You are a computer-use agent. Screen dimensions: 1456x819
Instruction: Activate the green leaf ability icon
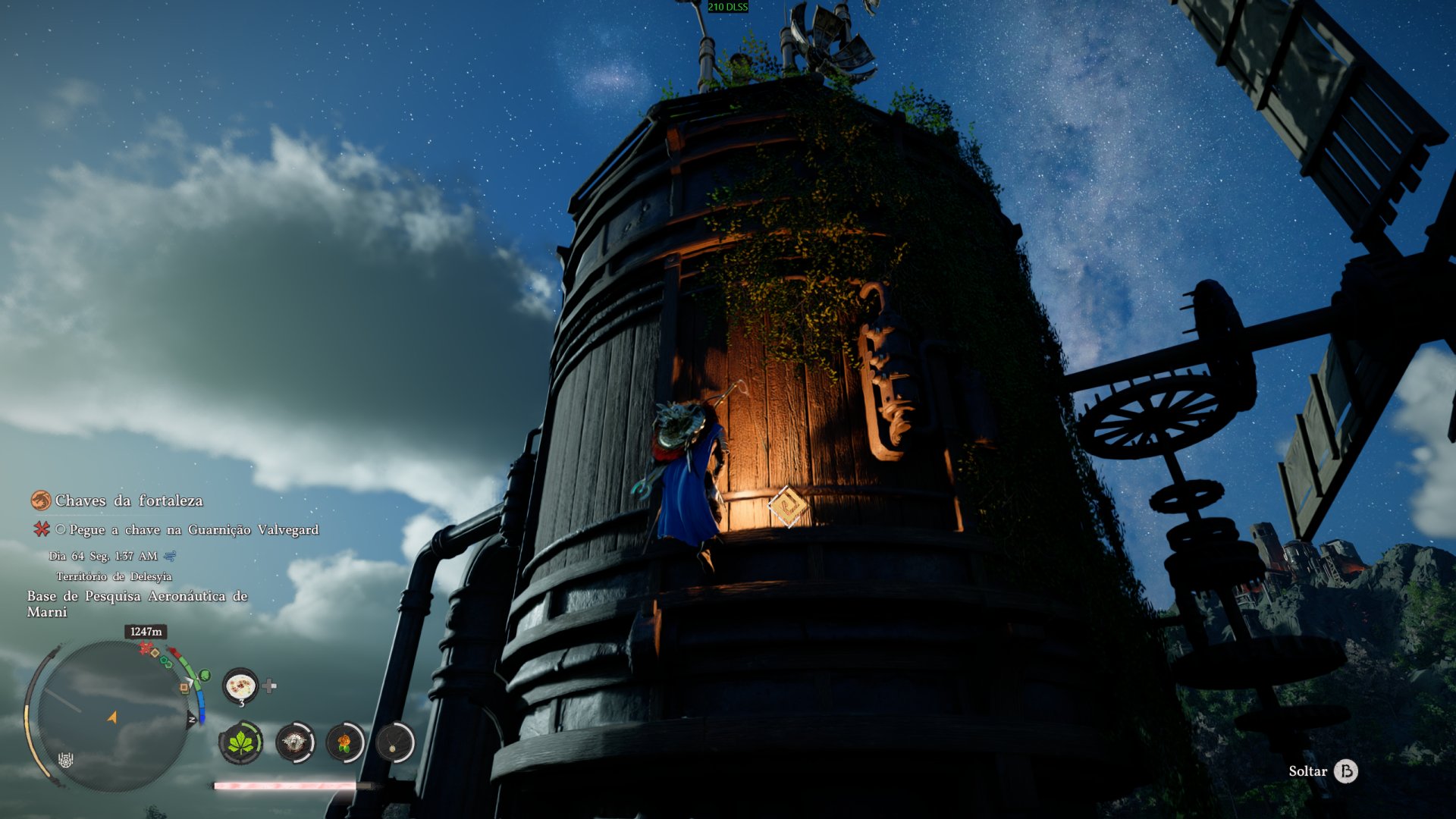click(x=241, y=742)
